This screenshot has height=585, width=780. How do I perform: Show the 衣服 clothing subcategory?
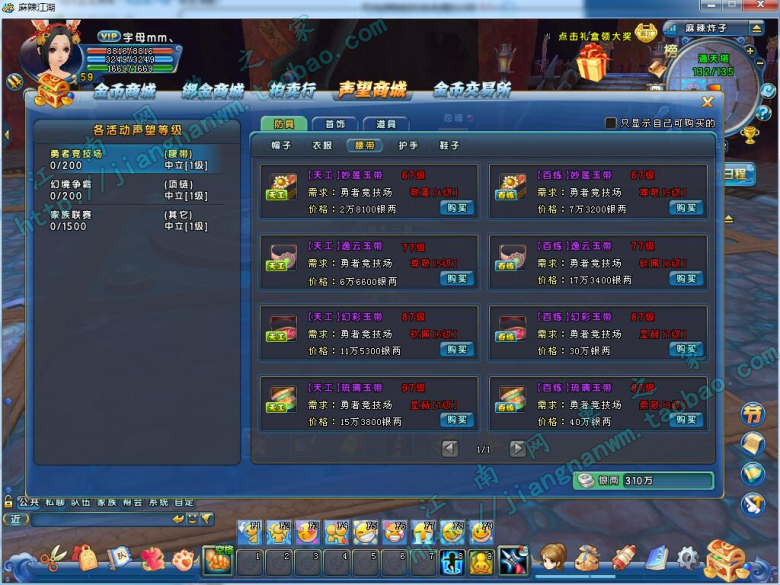click(322, 146)
